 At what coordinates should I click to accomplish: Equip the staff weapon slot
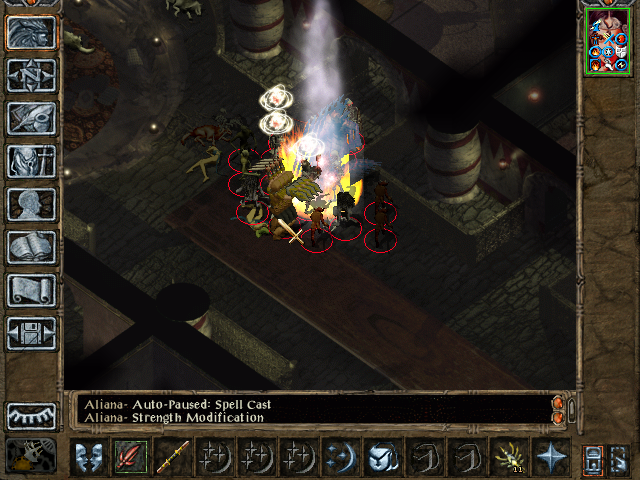pos(172,457)
